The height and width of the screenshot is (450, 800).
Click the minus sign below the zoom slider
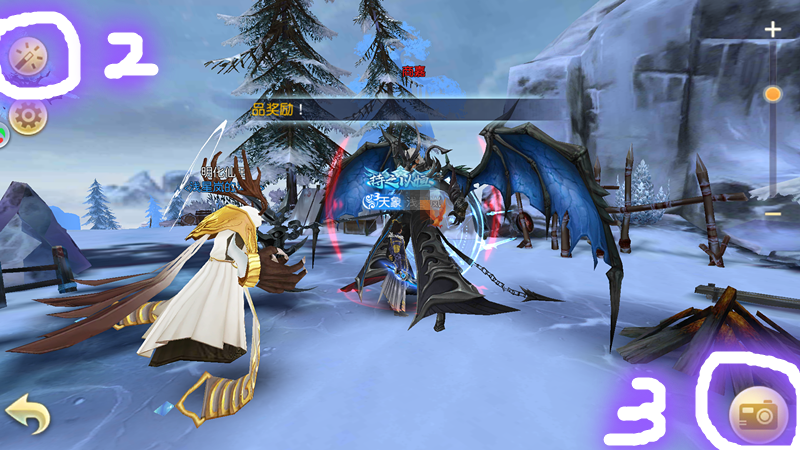pyautogui.click(x=772, y=214)
